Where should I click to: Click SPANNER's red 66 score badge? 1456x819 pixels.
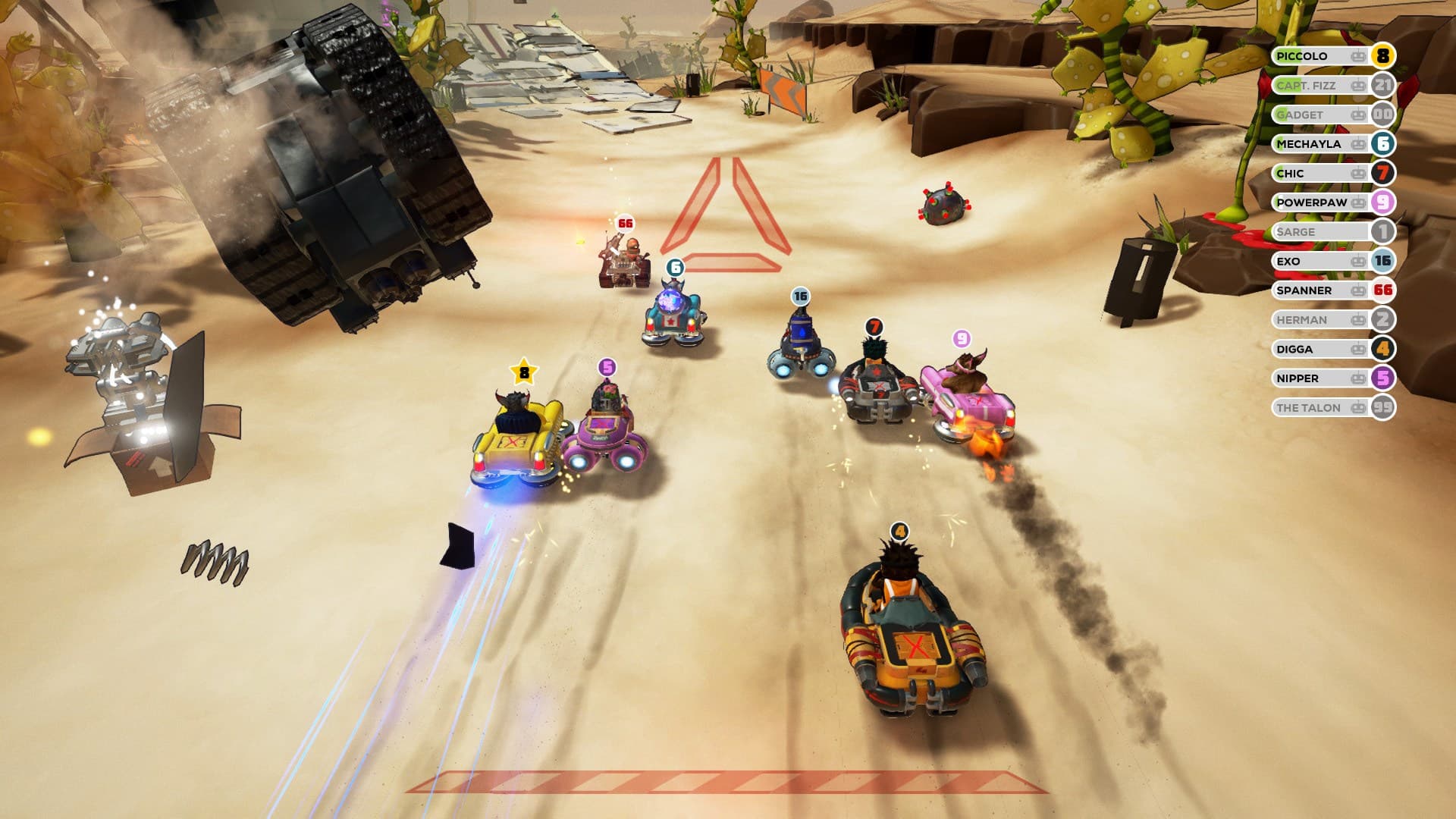[1384, 290]
